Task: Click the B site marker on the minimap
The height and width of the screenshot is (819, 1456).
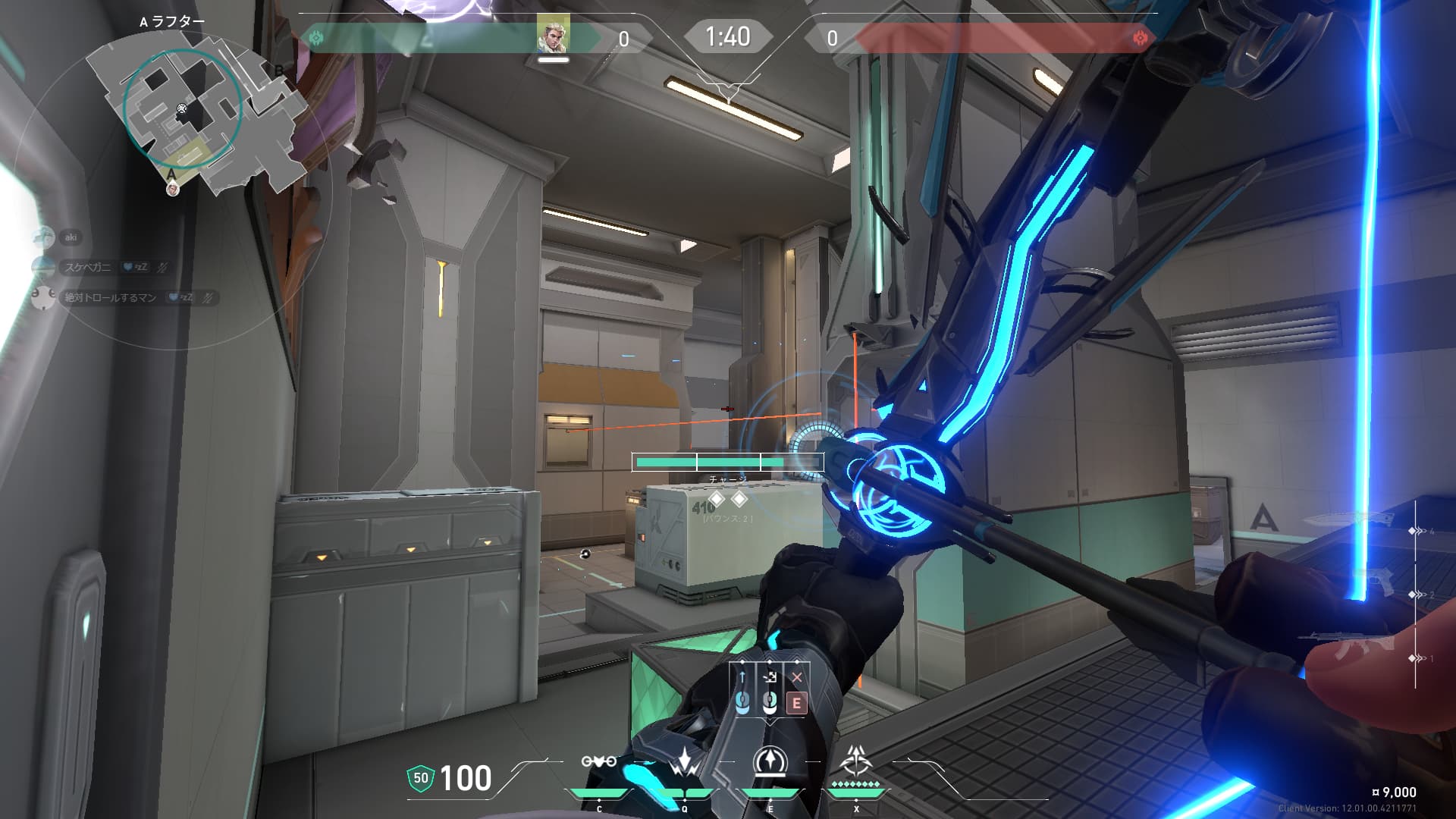Action: click(278, 71)
